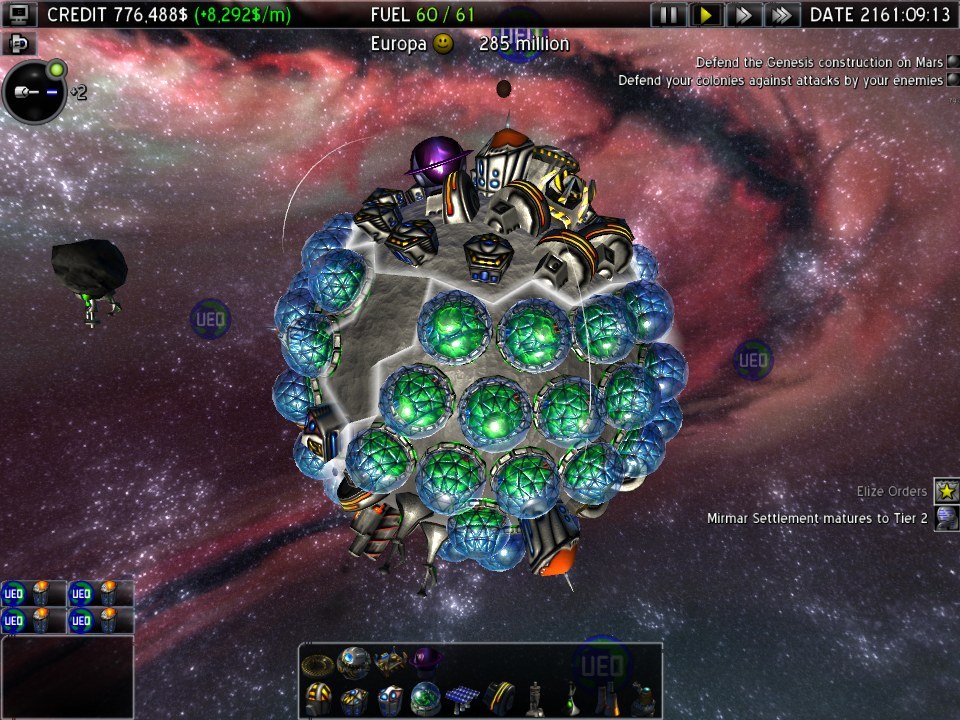The height and width of the screenshot is (720, 960).
Task: Select the purple ringed planet building icon
Action: tap(427, 660)
